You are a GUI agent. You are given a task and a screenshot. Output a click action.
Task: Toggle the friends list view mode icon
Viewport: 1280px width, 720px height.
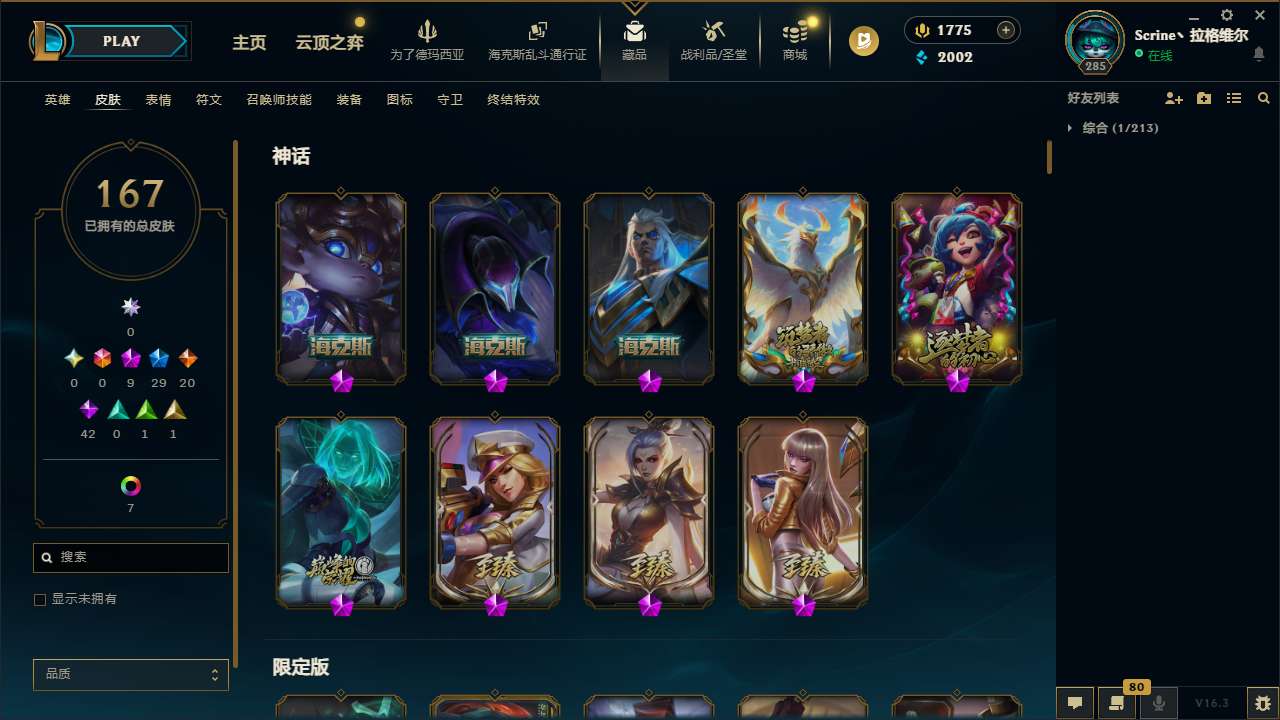coord(1234,98)
